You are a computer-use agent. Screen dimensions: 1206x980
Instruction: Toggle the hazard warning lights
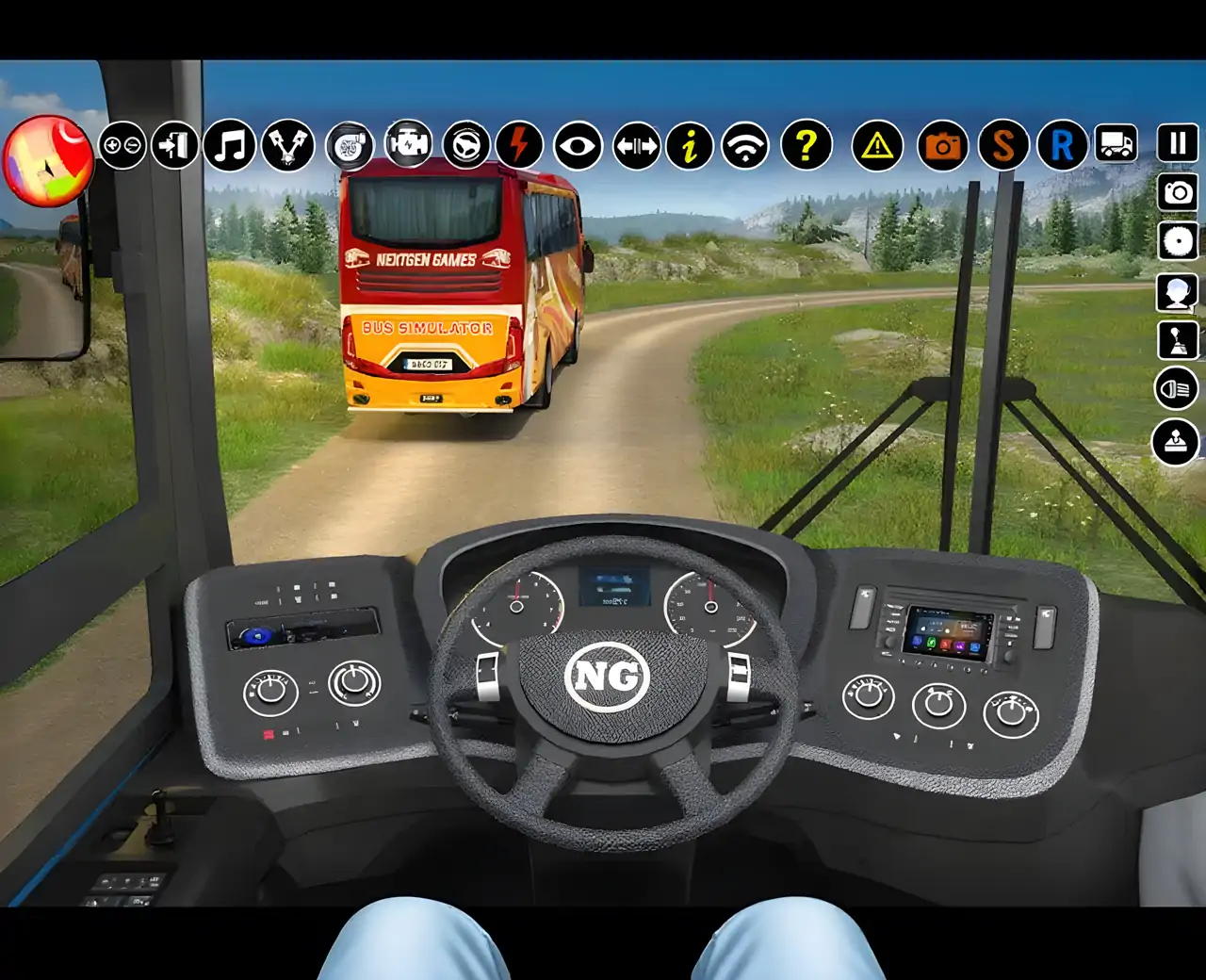click(878, 146)
